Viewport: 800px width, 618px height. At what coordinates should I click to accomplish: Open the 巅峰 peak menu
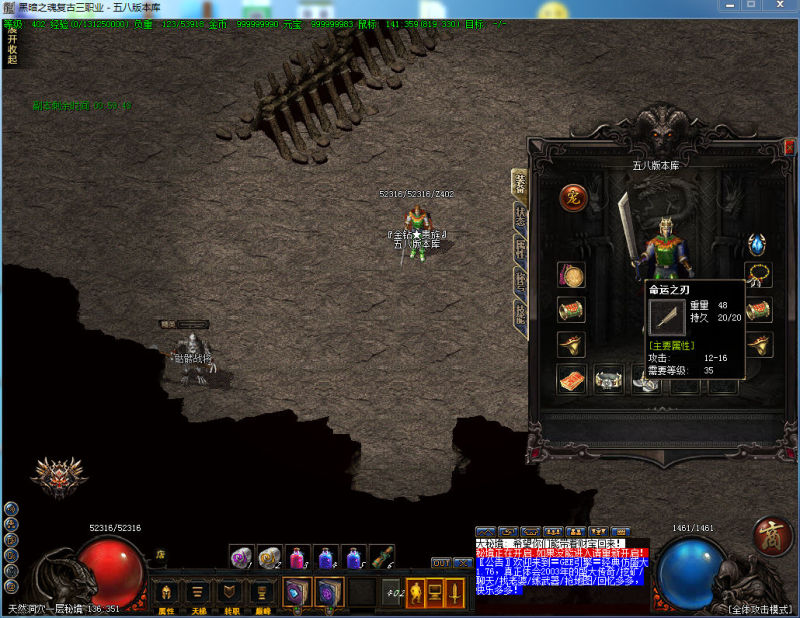(x=262, y=592)
